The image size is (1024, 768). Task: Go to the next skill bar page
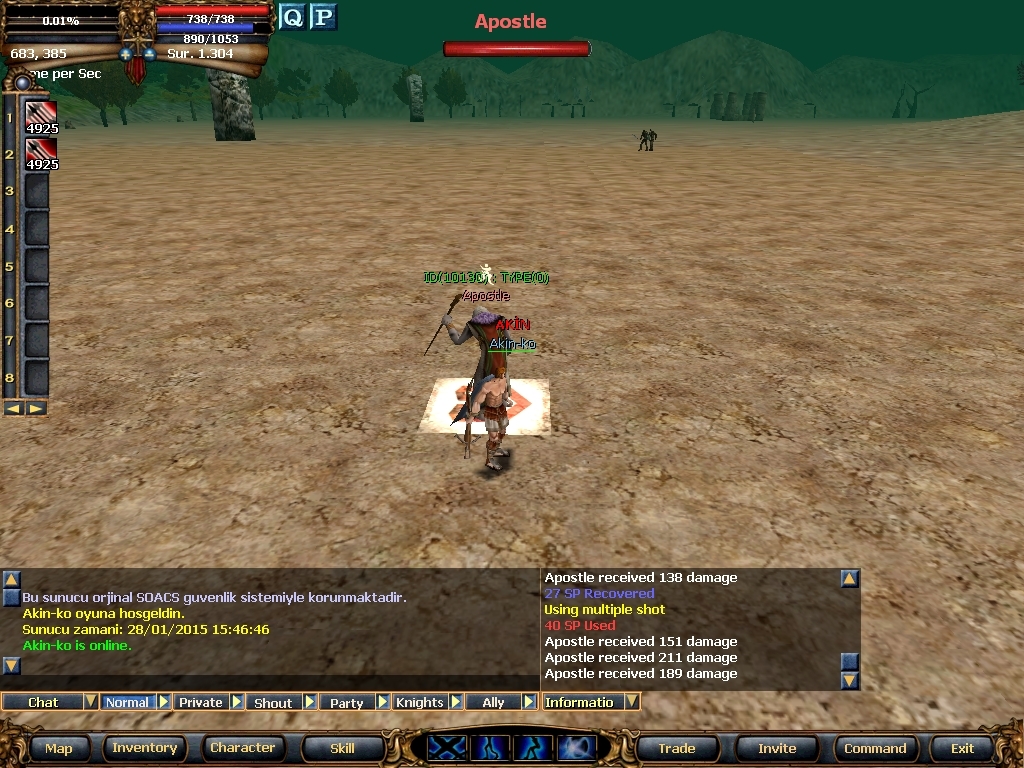coord(36,408)
